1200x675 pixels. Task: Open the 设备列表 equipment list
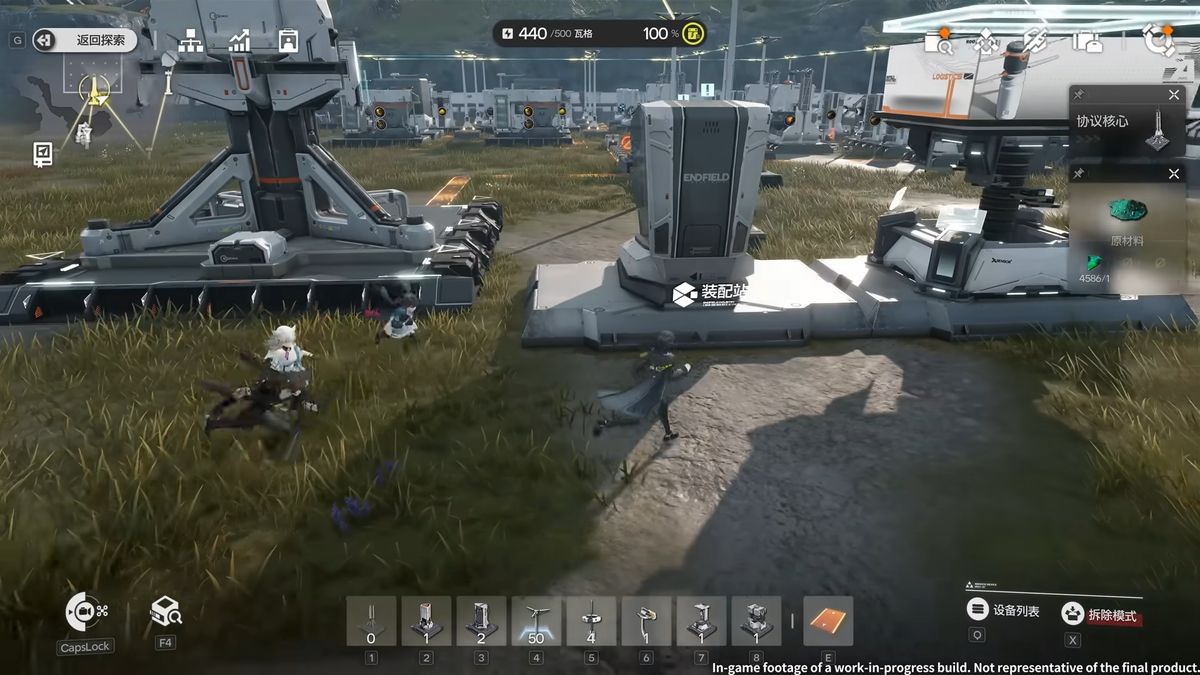point(1005,610)
